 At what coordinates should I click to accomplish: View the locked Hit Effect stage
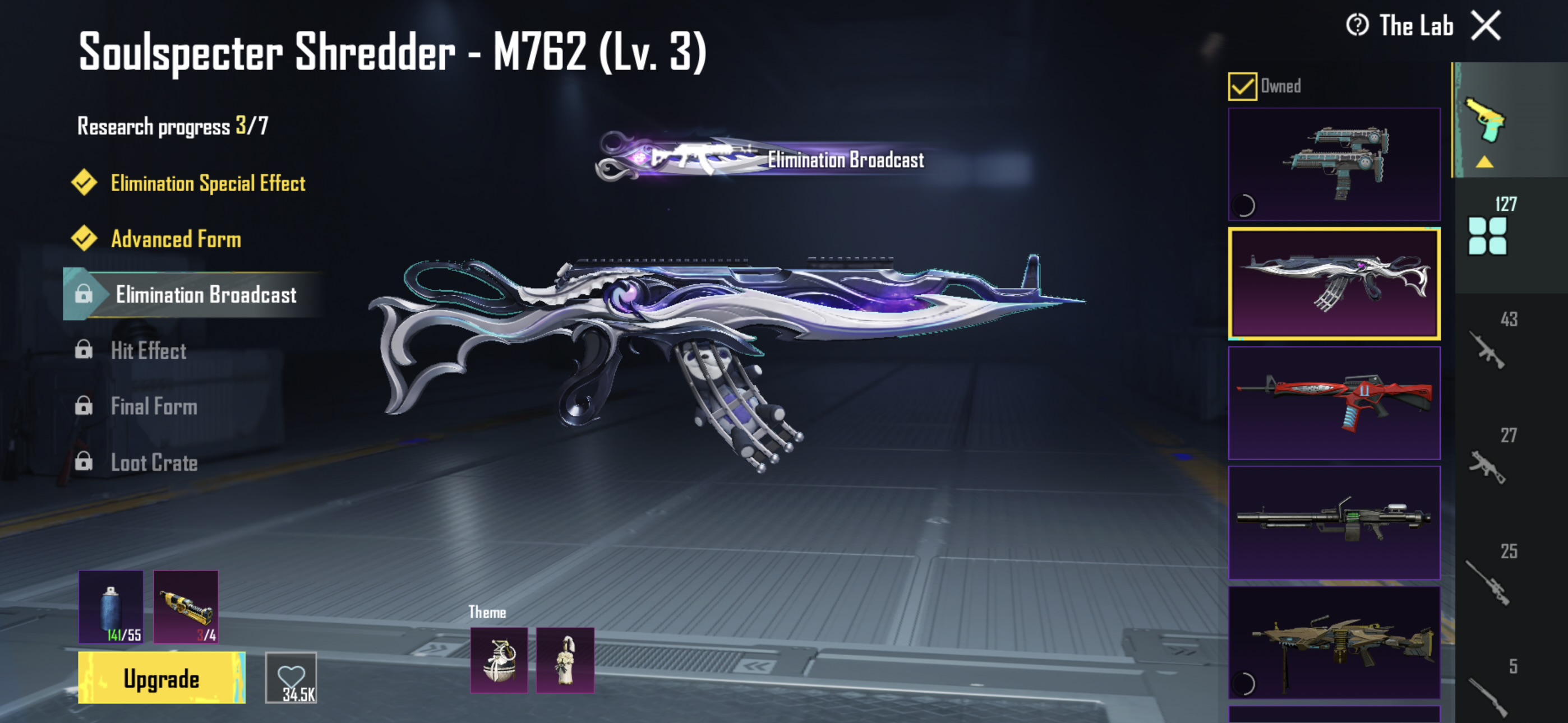click(148, 350)
